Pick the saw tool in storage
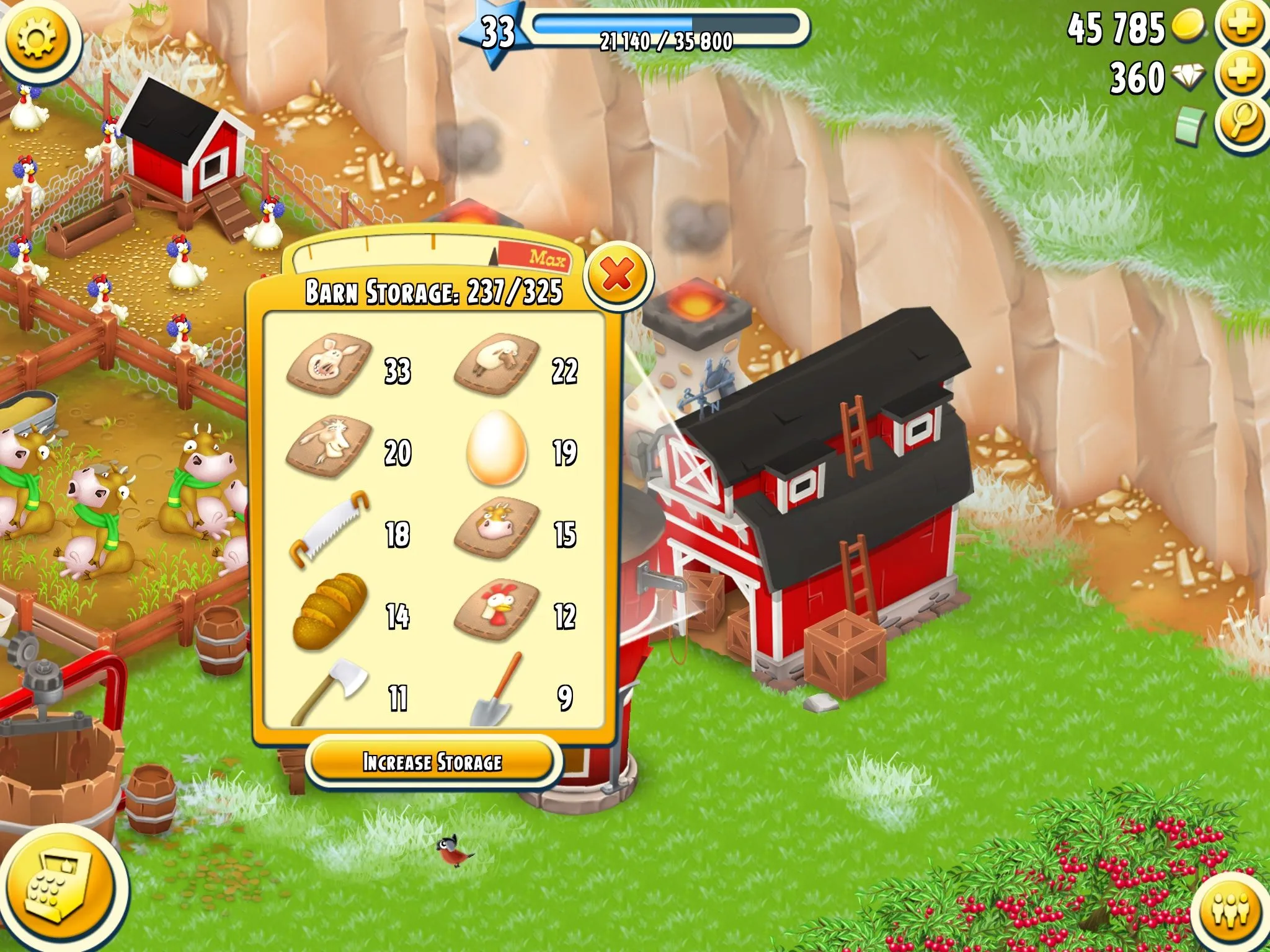Screen dimensions: 1270x952 330,530
